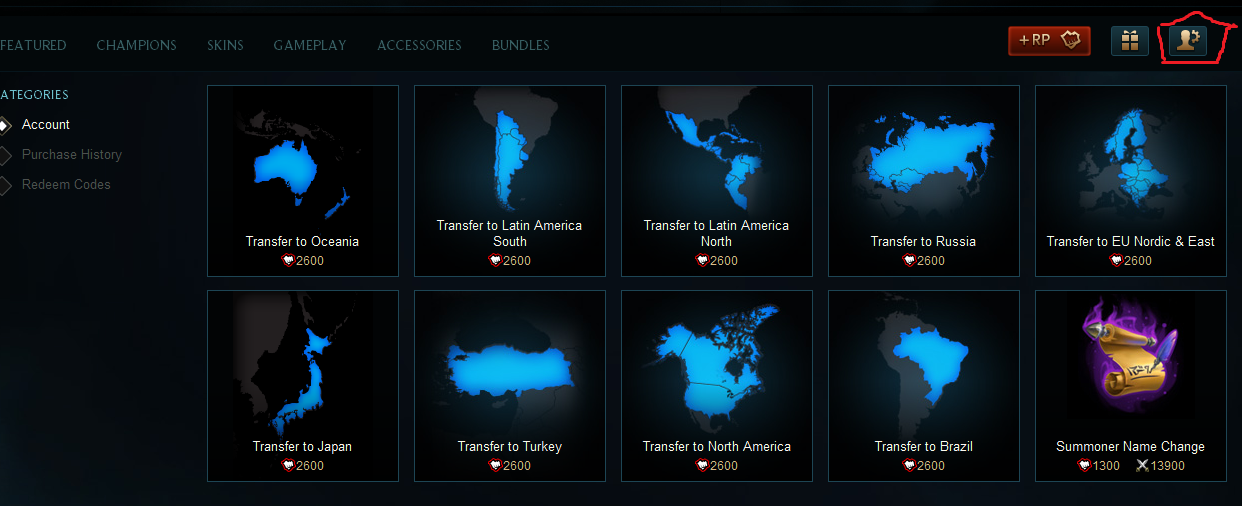Image resolution: width=1242 pixels, height=506 pixels.
Task: Choose the Redeem Codes category
Action: [66, 185]
